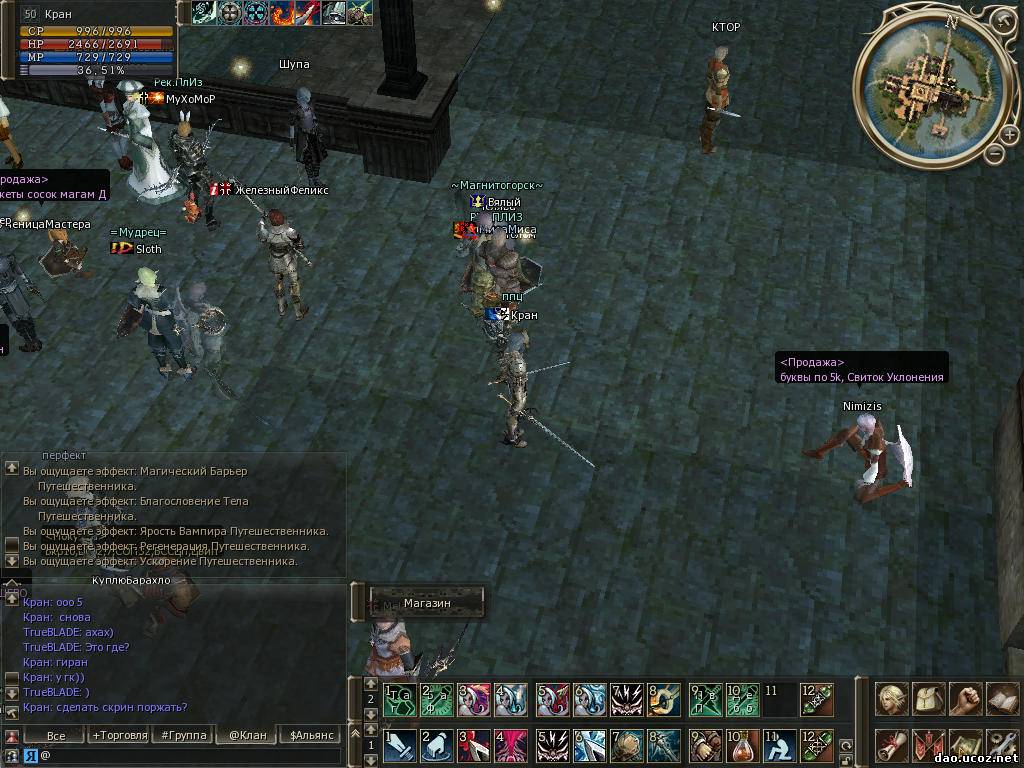Switch to the @Клан chat tab

coord(248,735)
